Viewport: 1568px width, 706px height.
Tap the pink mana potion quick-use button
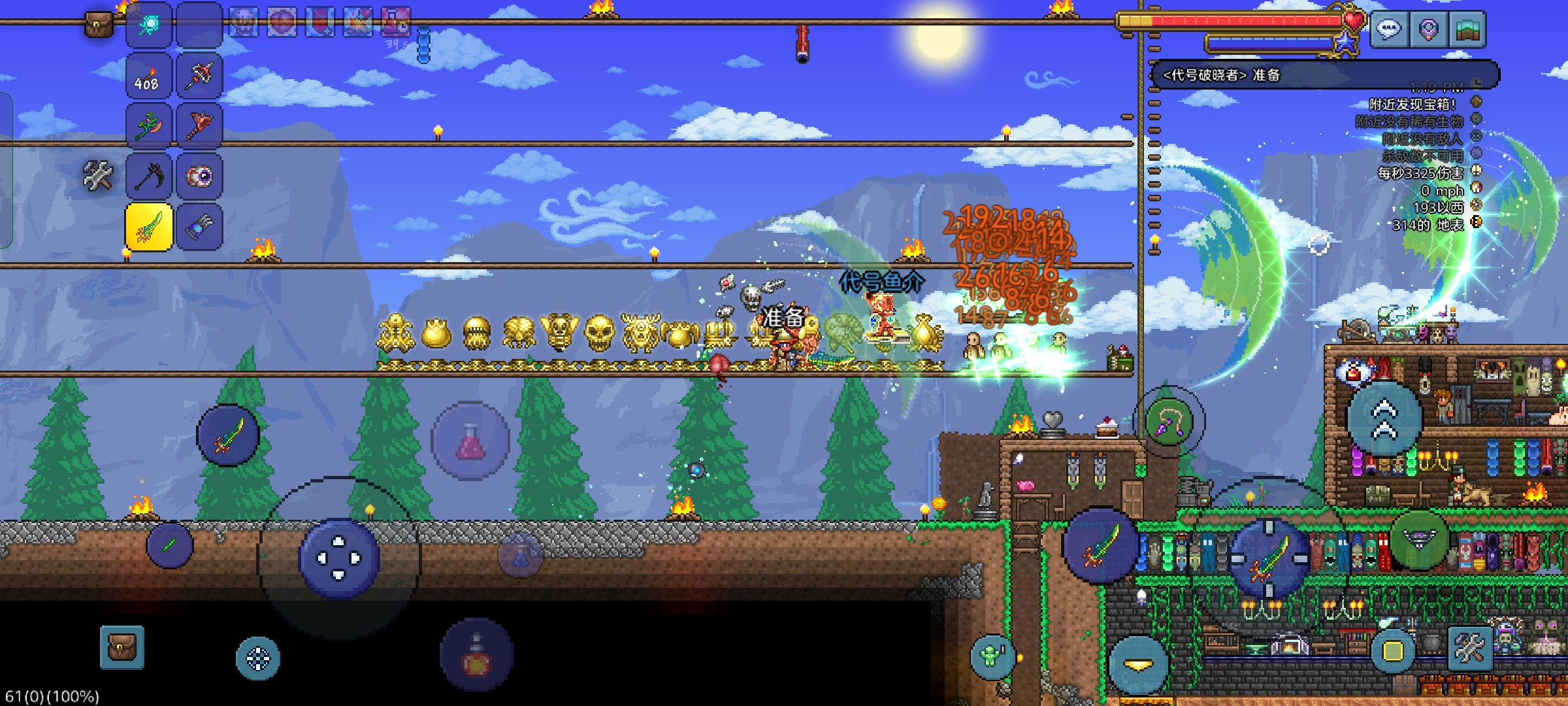(470, 441)
